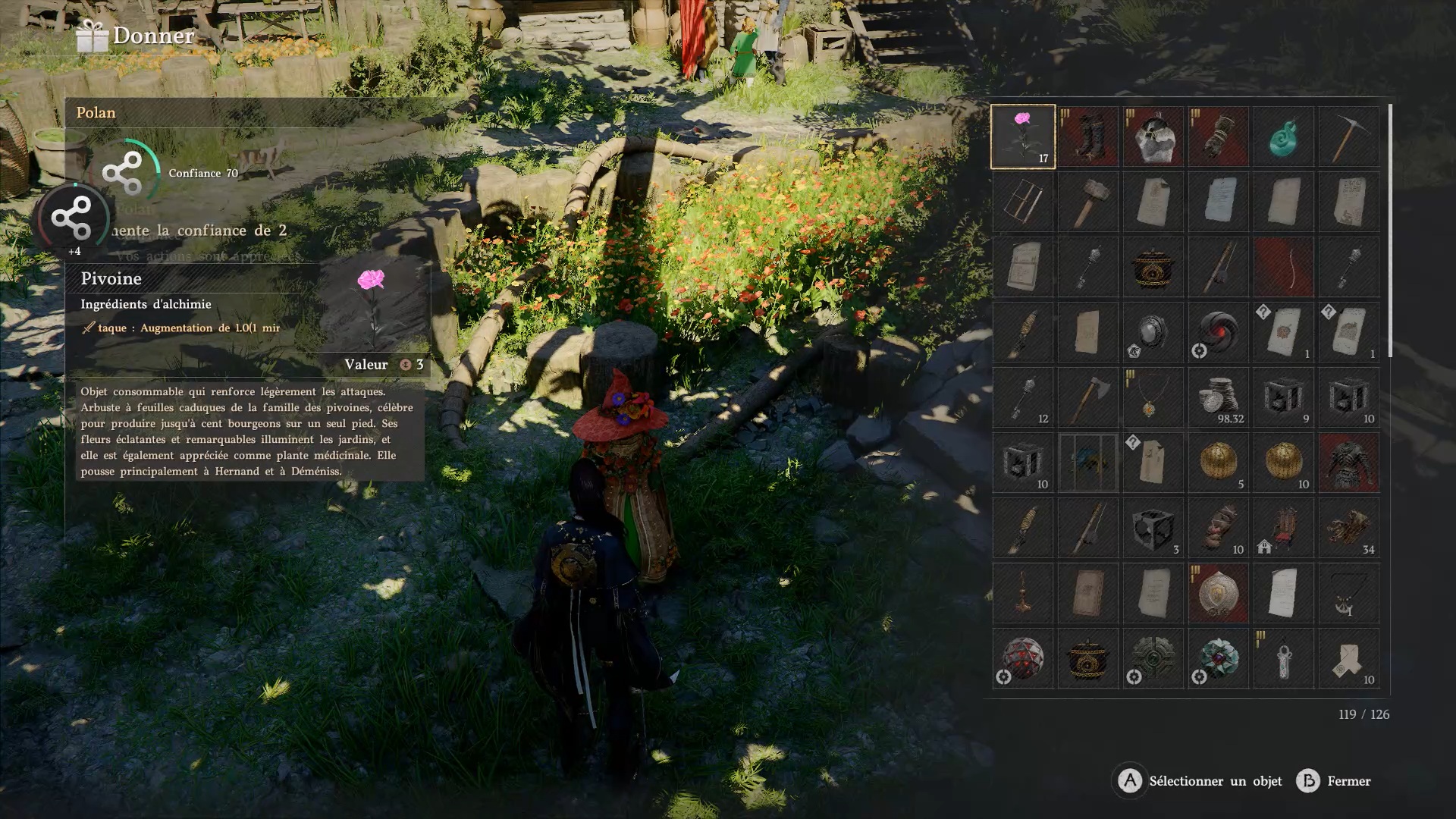The height and width of the screenshot is (819, 1456).
Task: Select the red cushioned chair item
Action: pos(1283,528)
